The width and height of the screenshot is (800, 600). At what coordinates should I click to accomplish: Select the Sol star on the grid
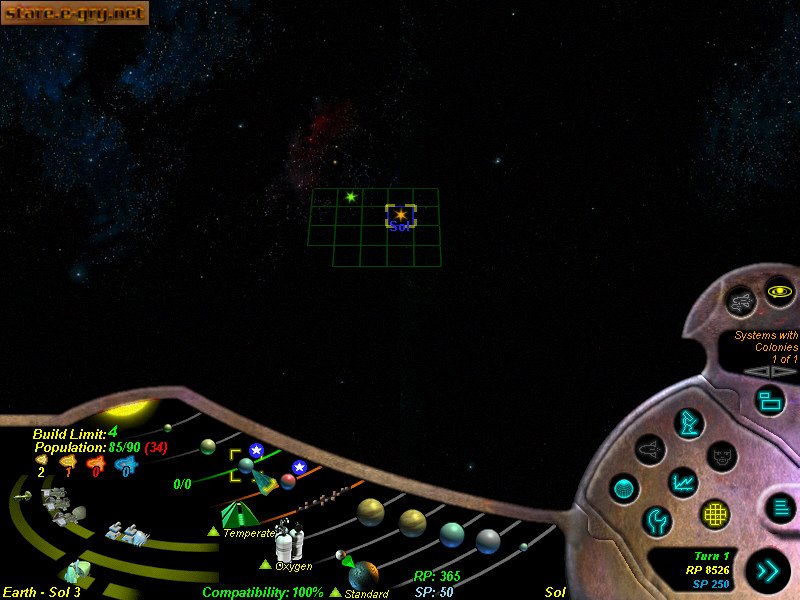click(400, 215)
